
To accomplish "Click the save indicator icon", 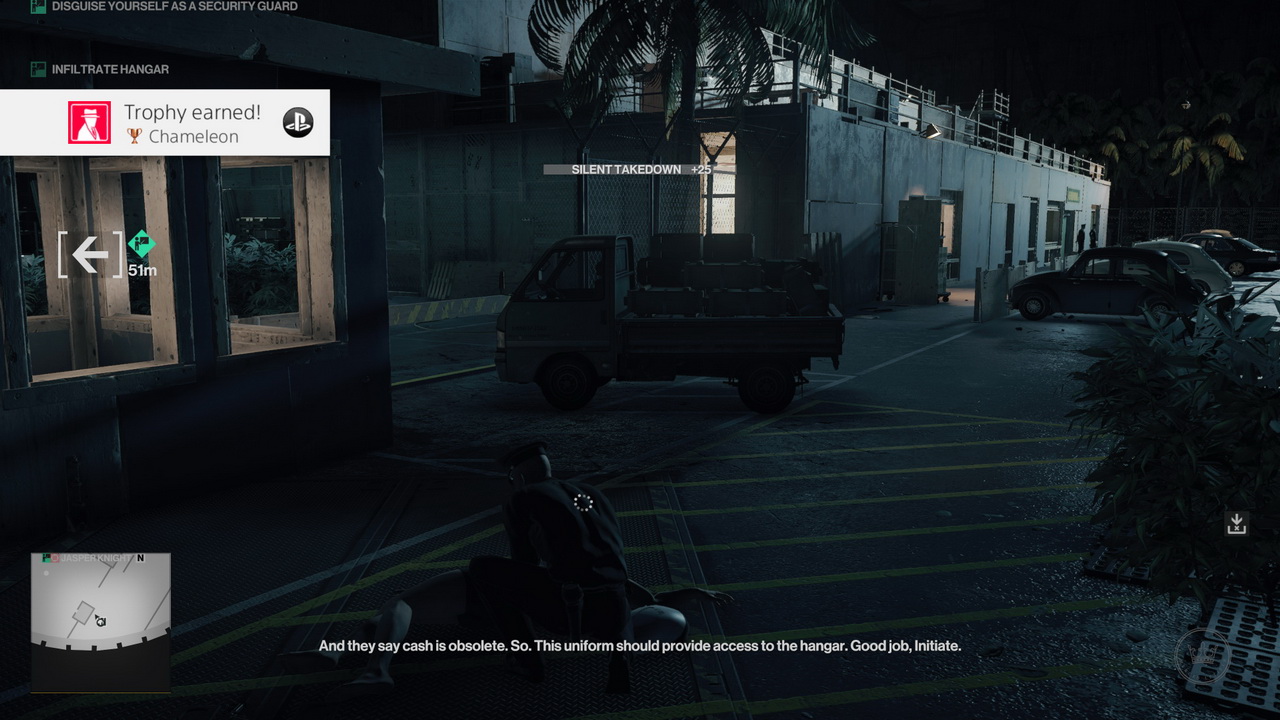I will click(x=1237, y=523).
